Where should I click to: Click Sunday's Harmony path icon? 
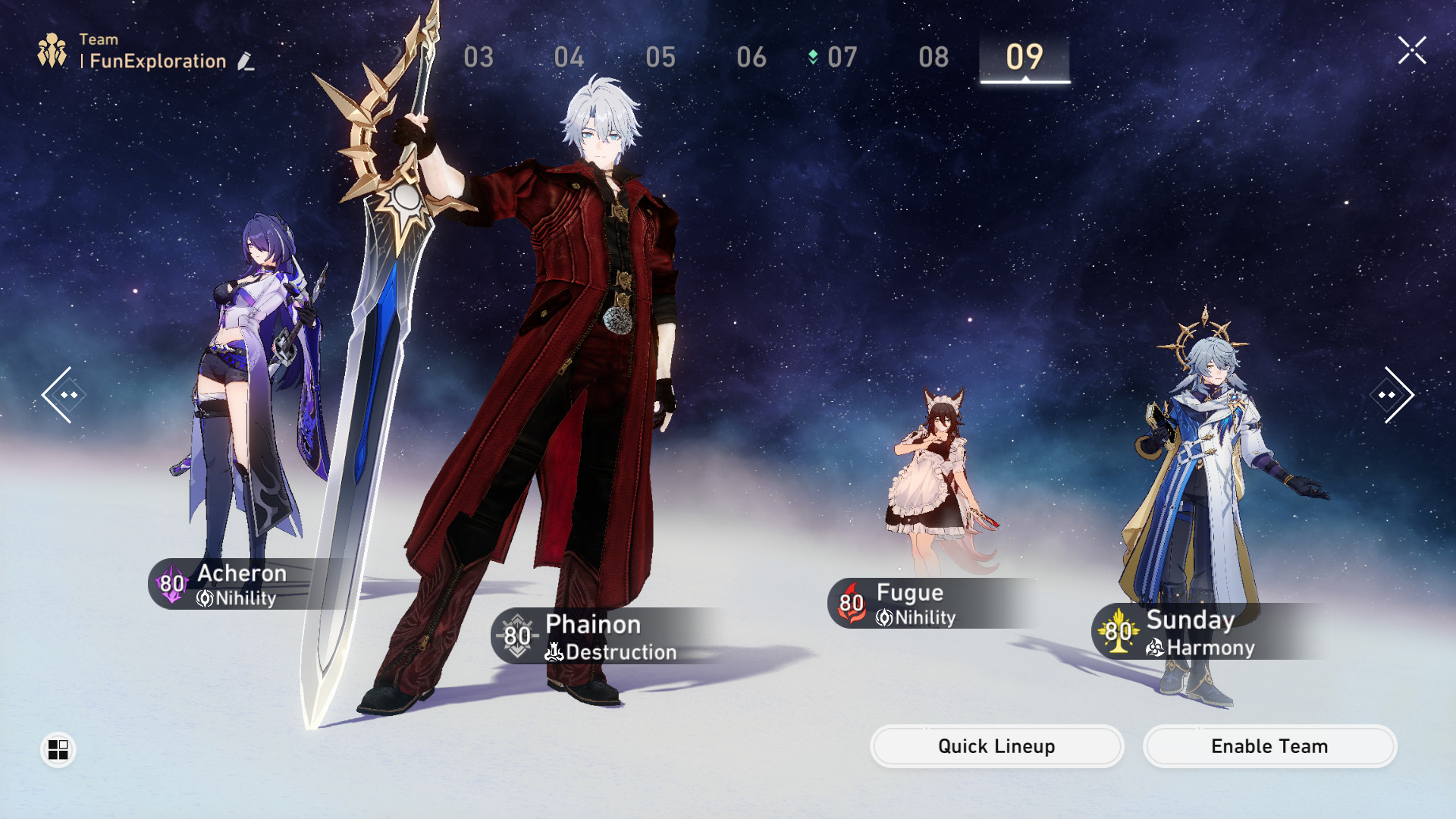1153,648
